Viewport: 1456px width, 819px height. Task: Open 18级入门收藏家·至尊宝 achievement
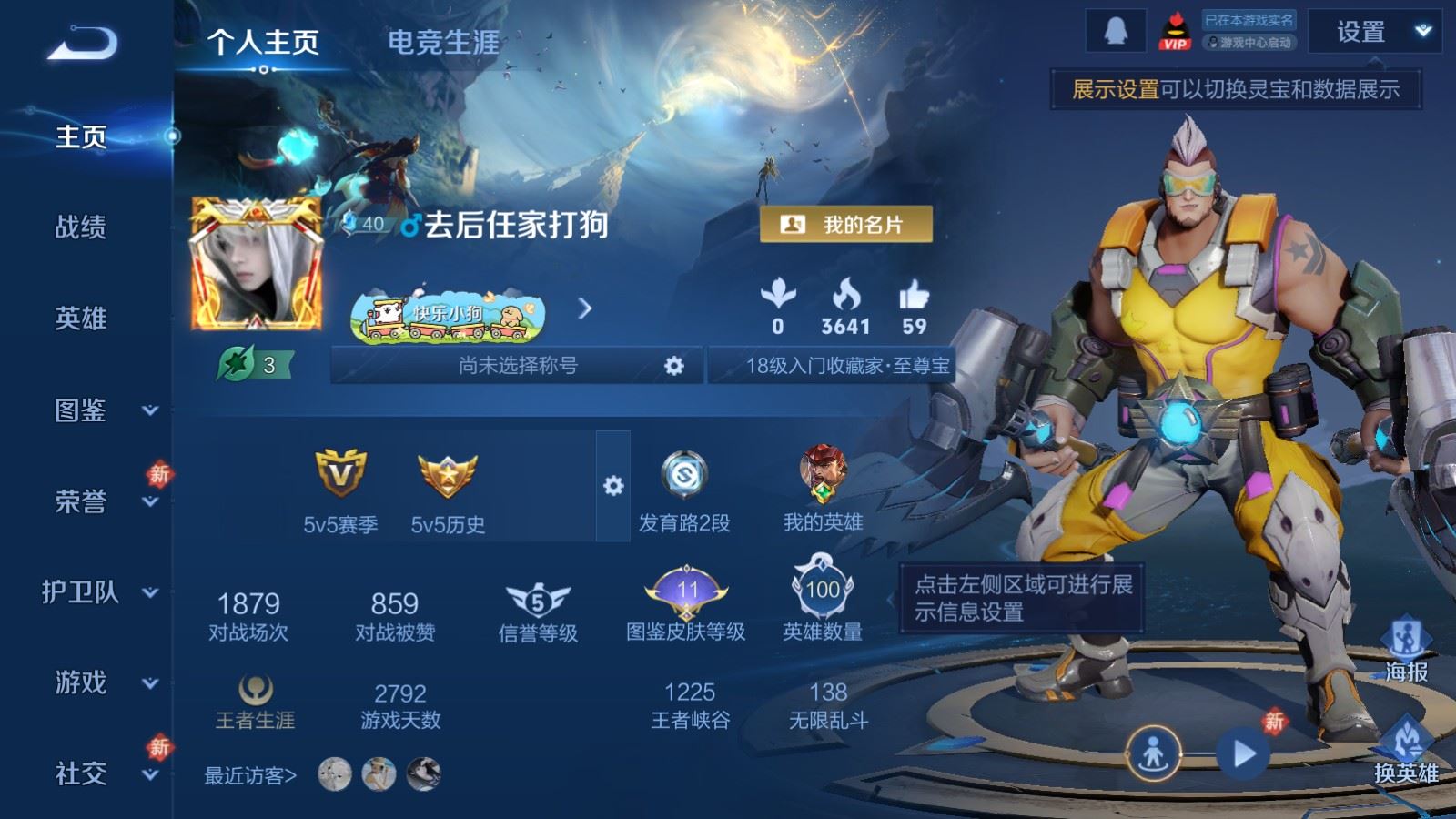coord(844,365)
